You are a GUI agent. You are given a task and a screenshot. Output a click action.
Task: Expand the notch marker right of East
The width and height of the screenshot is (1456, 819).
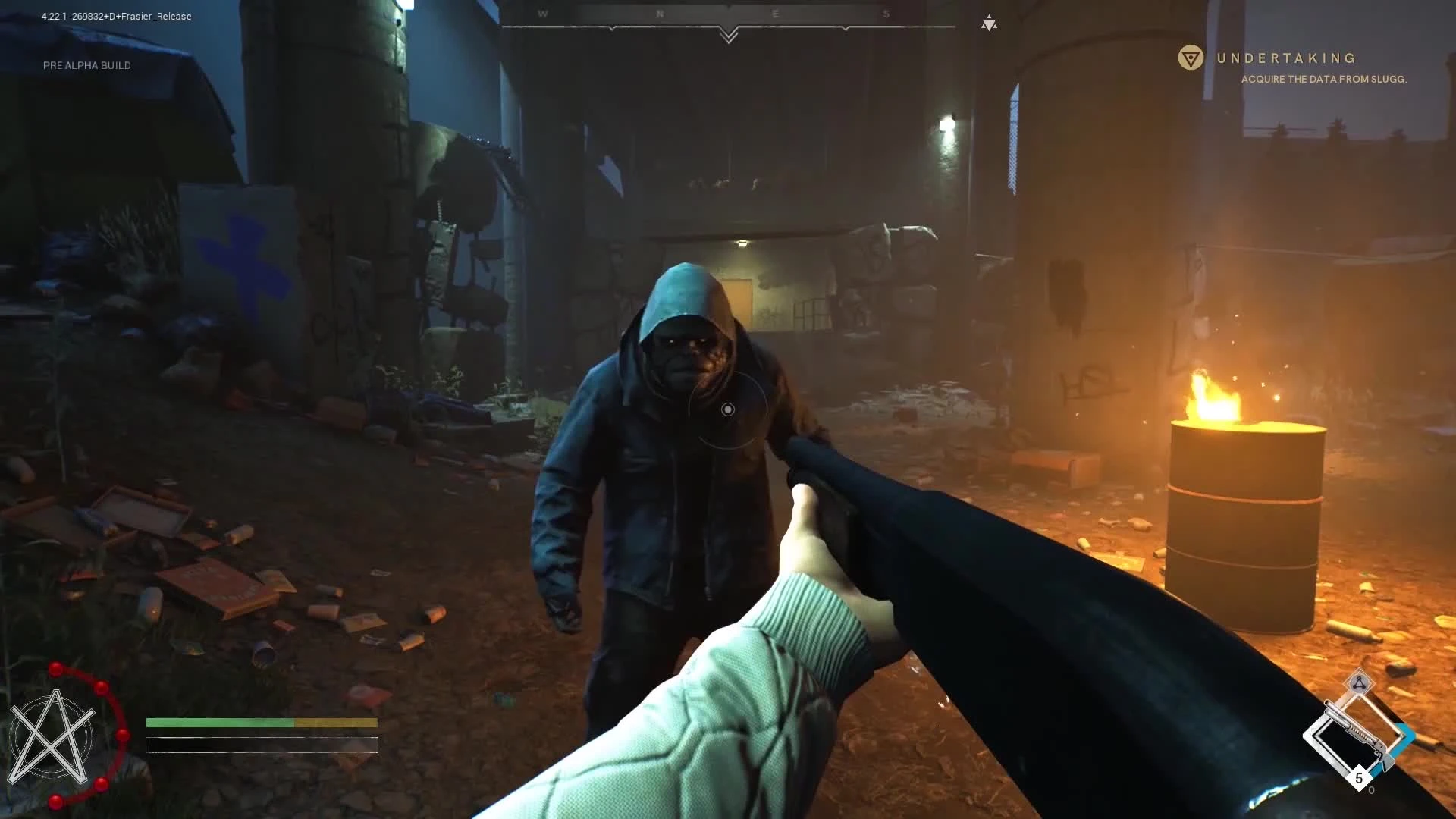[846, 28]
